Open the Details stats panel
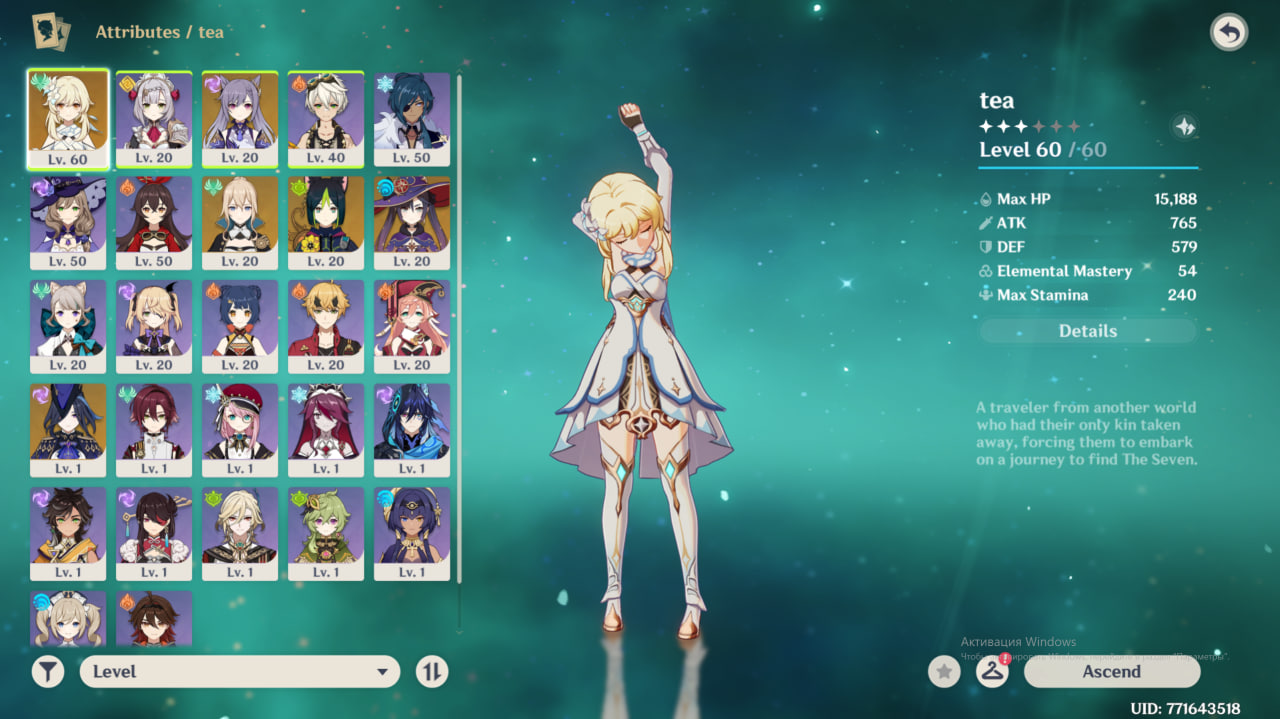Image resolution: width=1280 pixels, height=719 pixels. 1087,331
